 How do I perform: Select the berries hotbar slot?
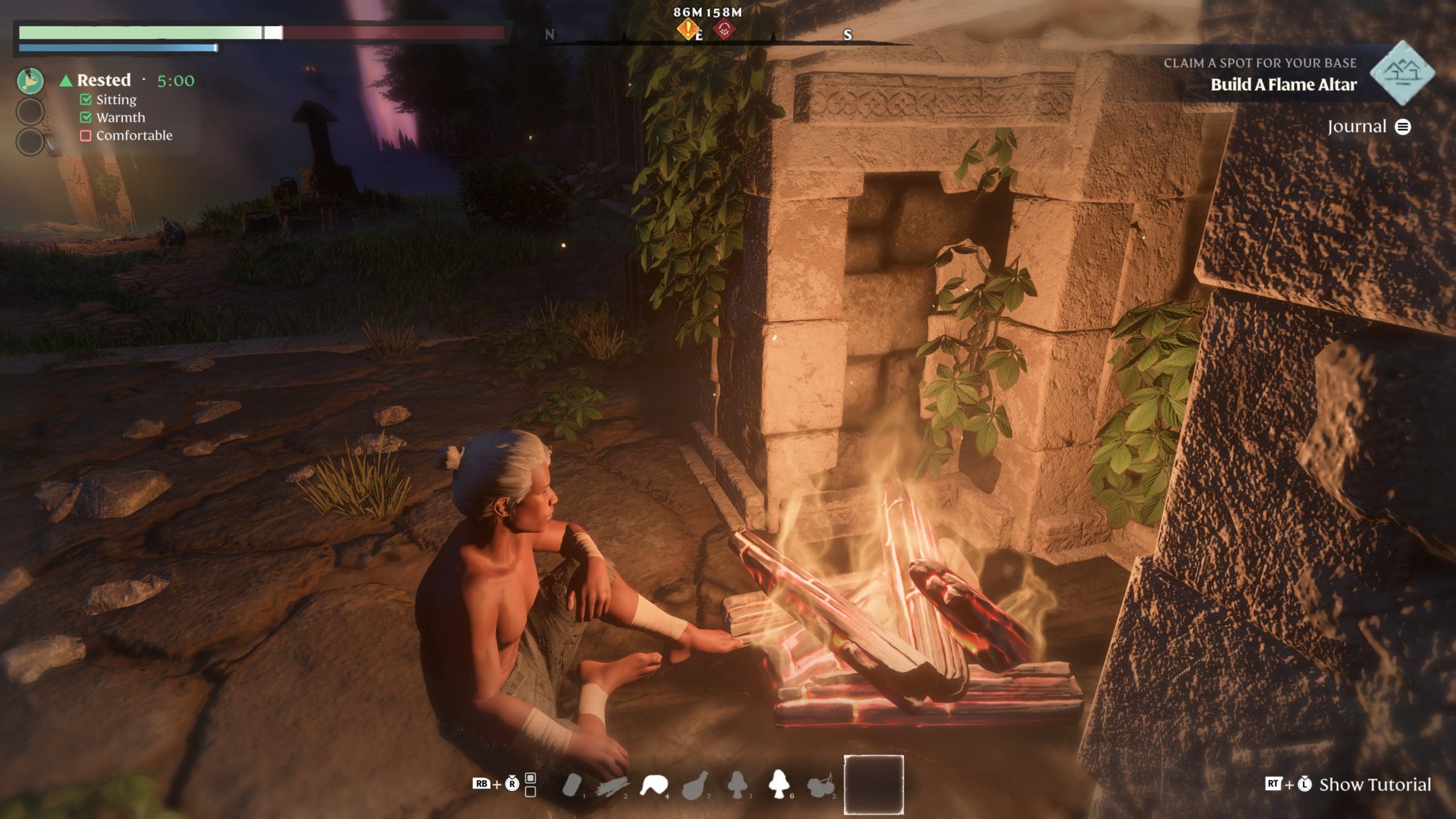point(819,785)
